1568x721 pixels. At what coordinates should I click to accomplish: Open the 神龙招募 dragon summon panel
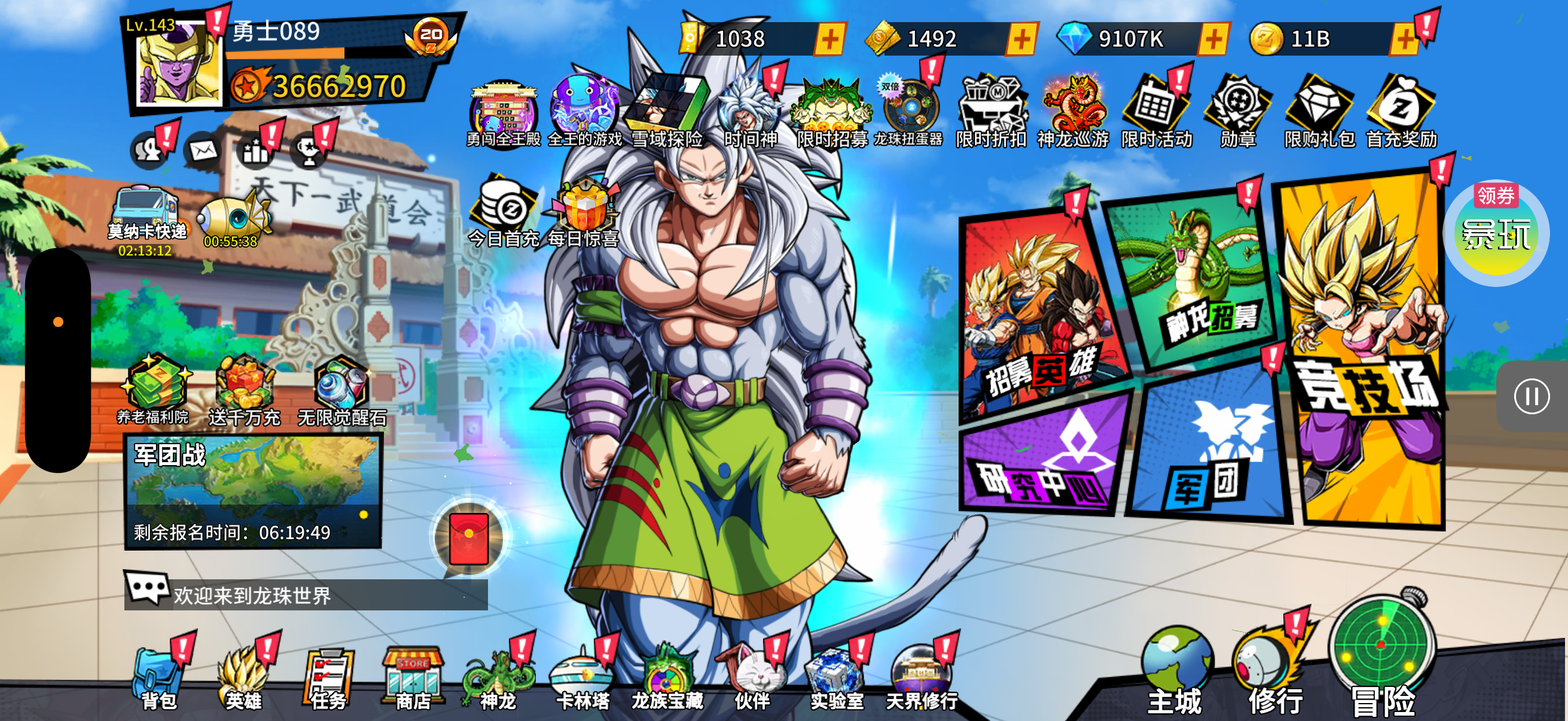tap(1193, 280)
